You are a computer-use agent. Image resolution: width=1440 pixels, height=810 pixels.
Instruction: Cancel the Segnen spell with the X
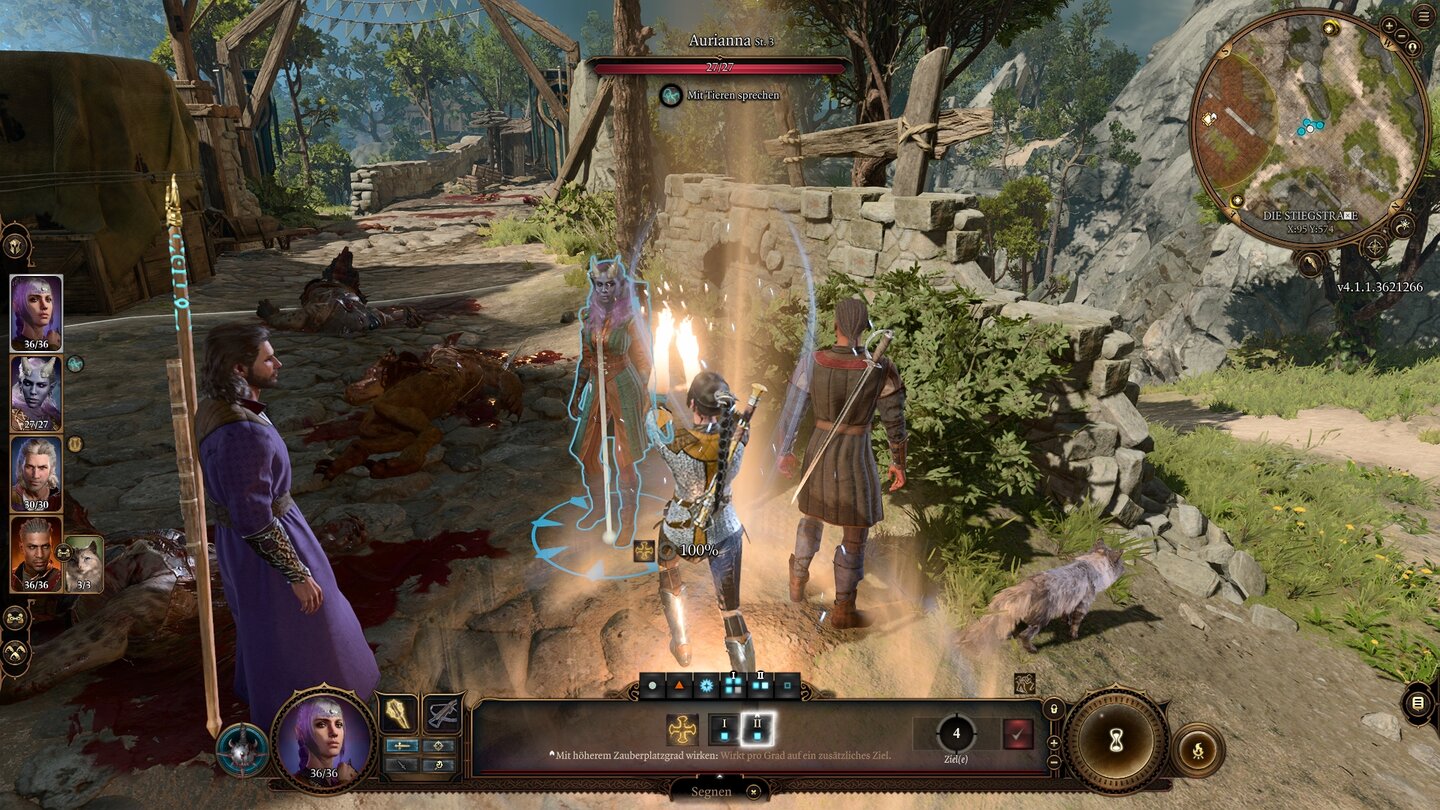pyautogui.click(x=754, y=792)
